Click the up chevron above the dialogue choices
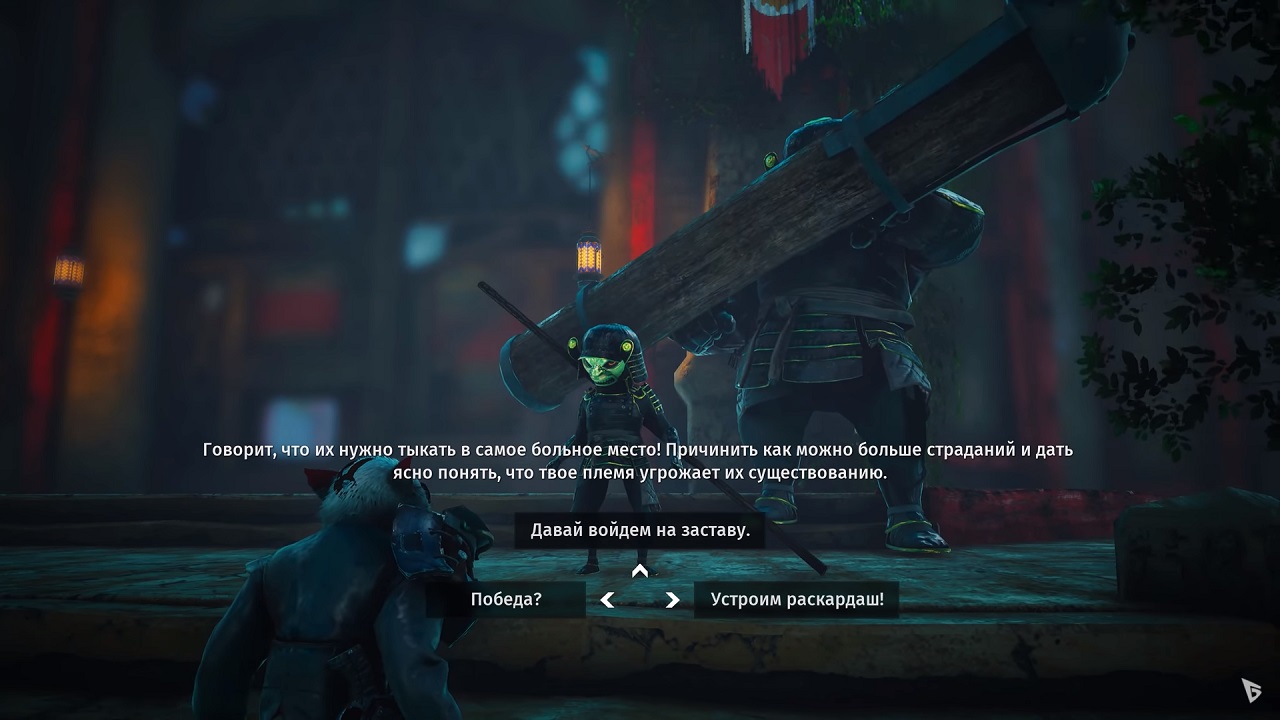 pyautogui.click(x=638, y=572)
